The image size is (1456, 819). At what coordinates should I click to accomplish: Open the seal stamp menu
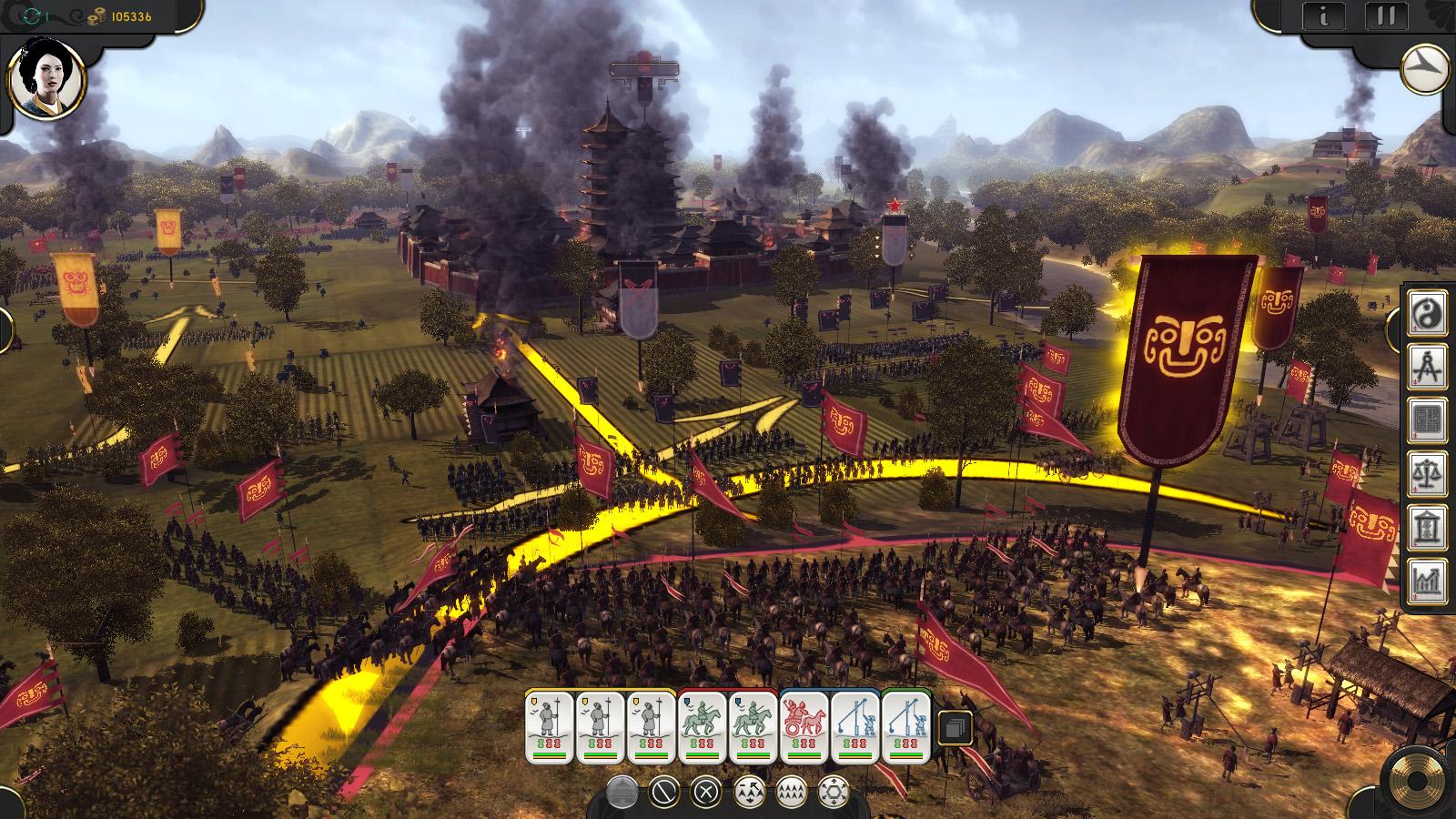coord(1428,420)
